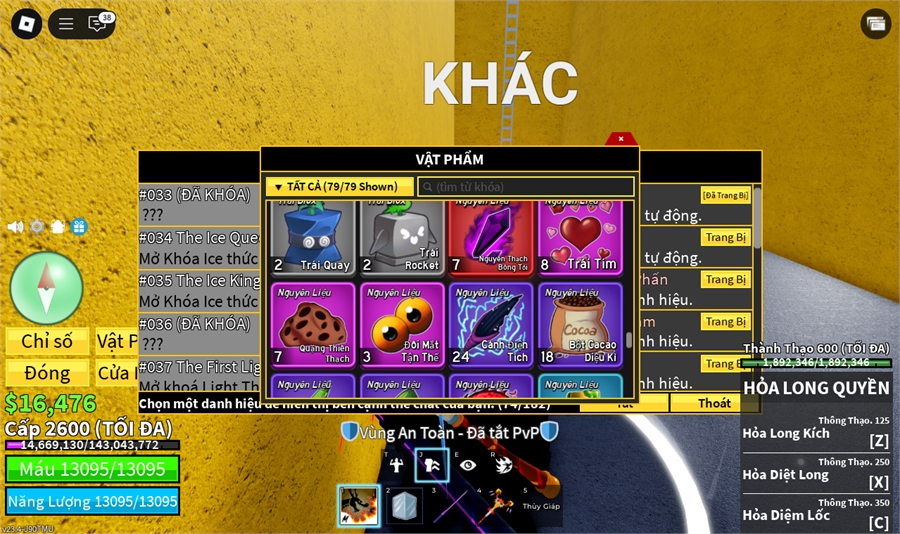Open the blue gift box icon
This screenshot has width=900, height=534.
coord(79,227)
